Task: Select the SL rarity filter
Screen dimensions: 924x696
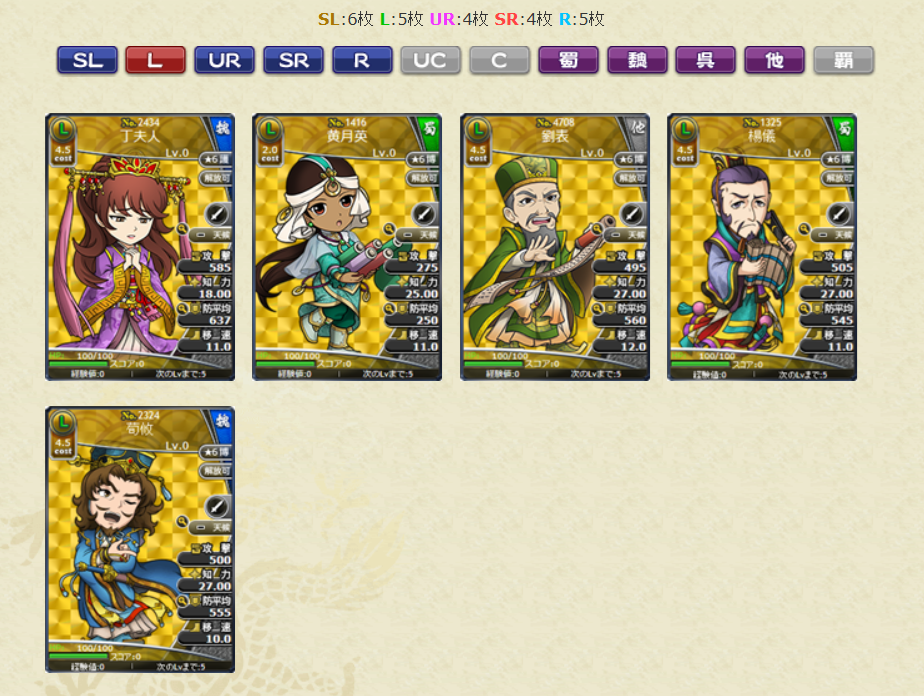Action: point(87,60)
